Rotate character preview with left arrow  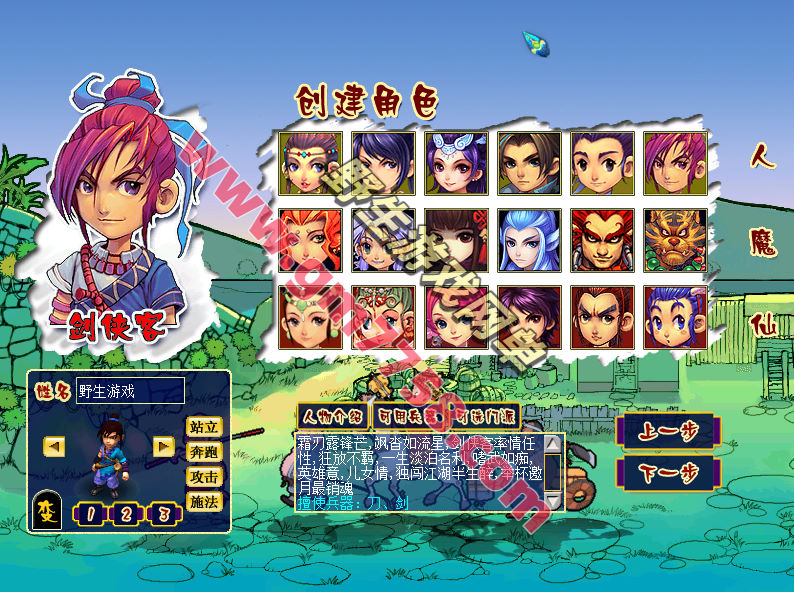(x=55, y=446)
